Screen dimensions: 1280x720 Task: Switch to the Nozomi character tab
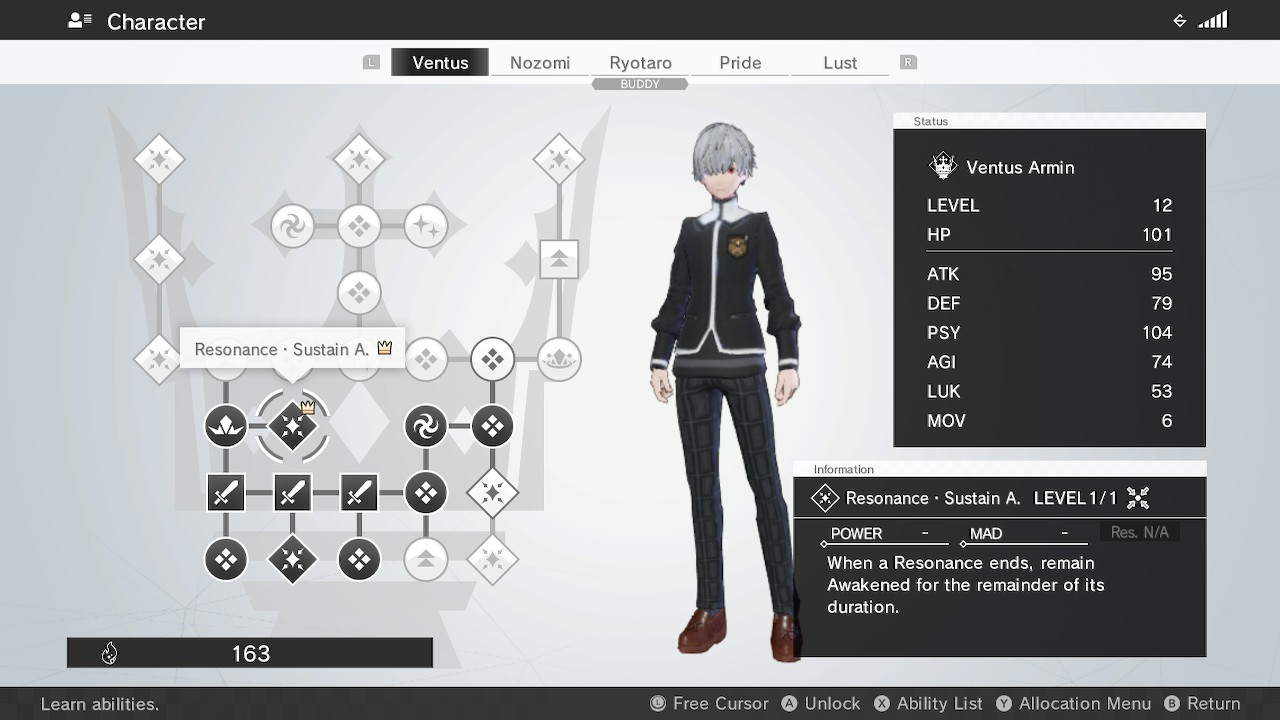click(x=540, y=62)
